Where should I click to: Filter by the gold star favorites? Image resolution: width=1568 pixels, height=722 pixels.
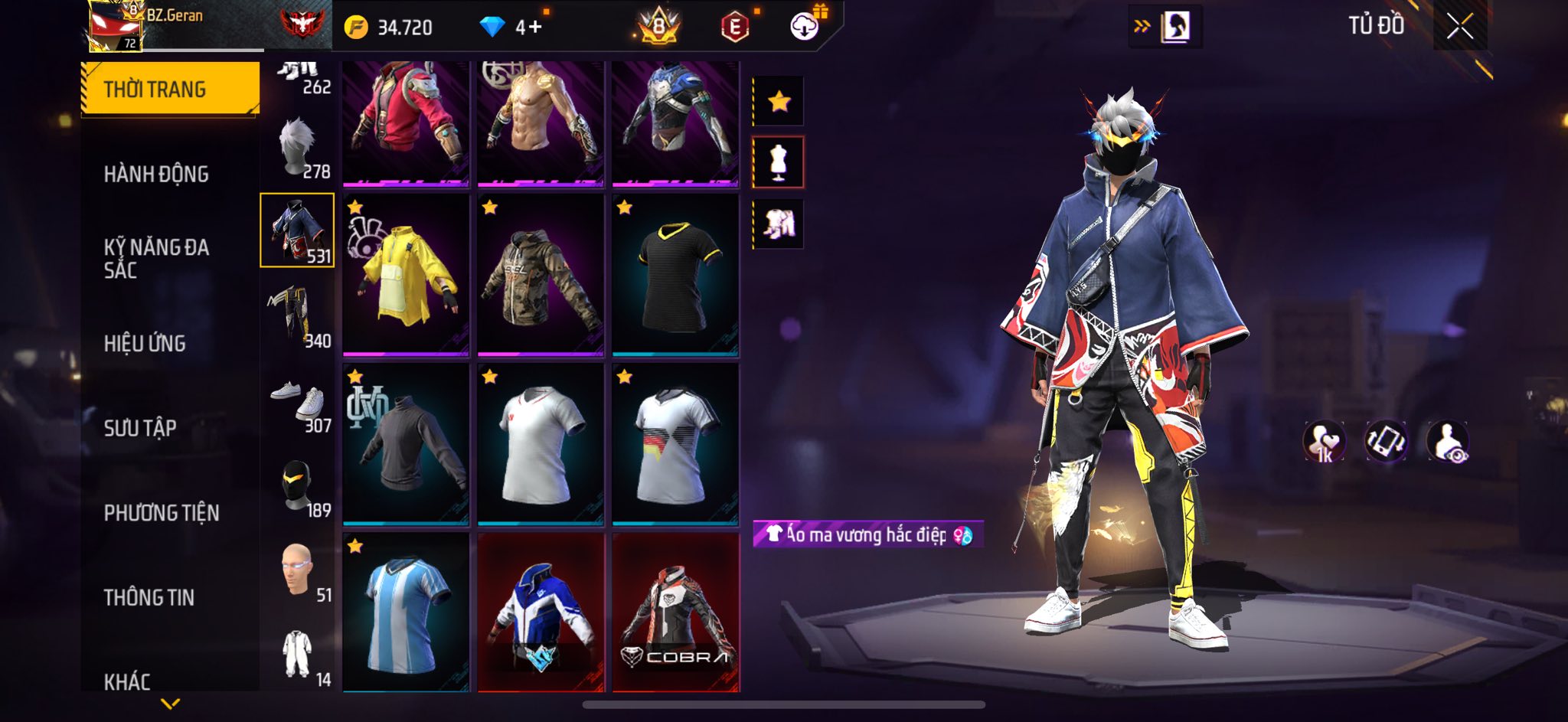[x=779, y=101]
